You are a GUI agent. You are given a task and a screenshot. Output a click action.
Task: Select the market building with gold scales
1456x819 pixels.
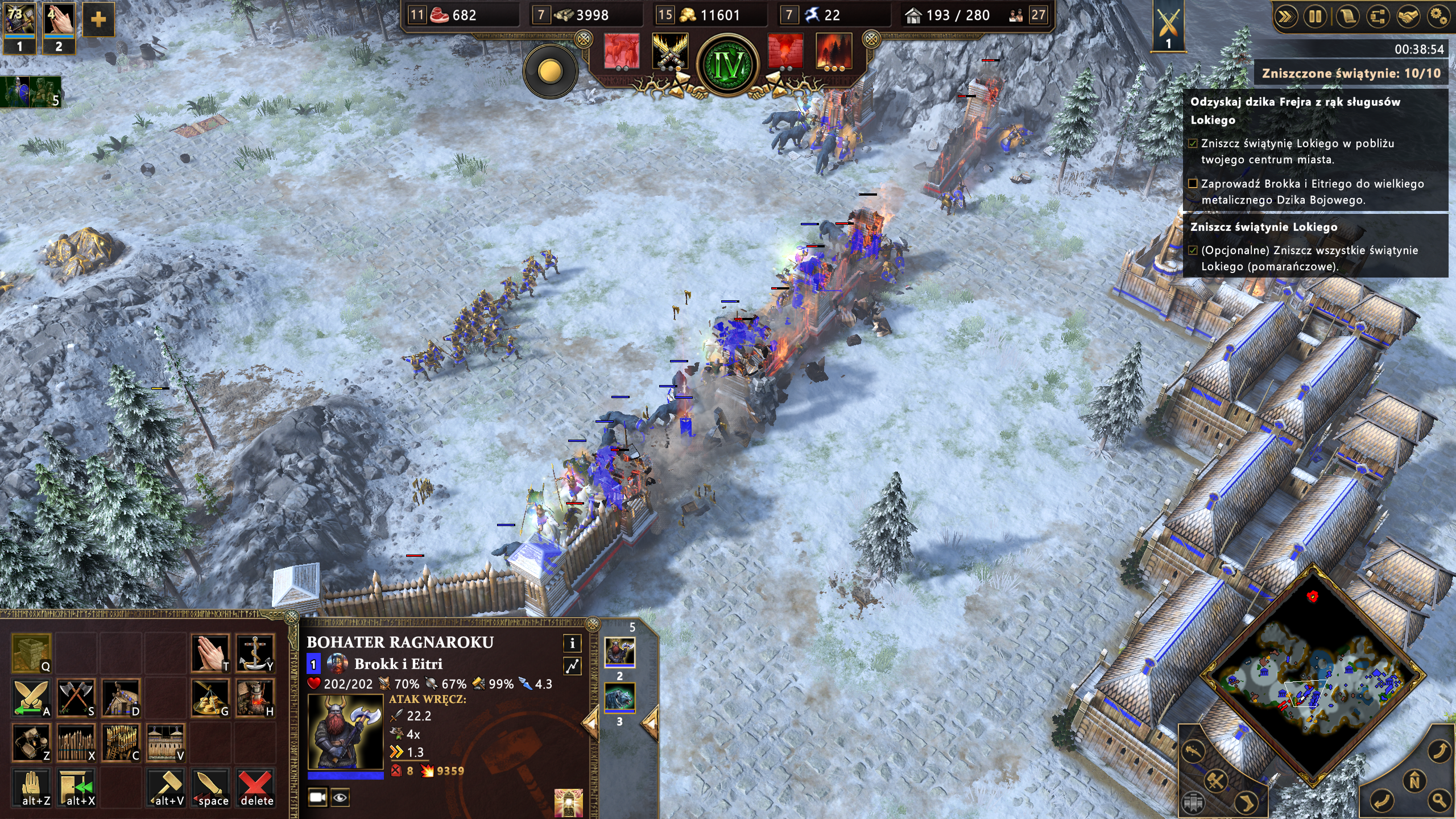click(210, 697)
